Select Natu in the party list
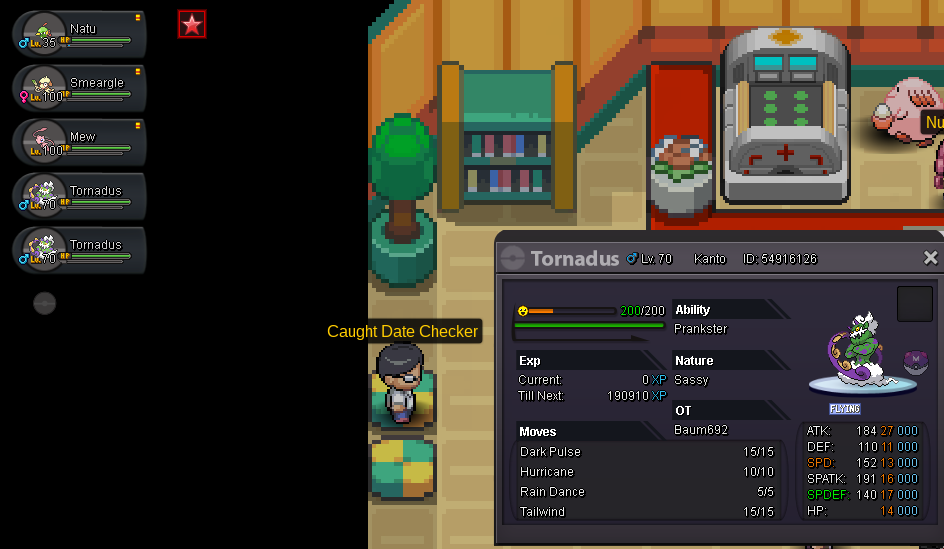Viewport: 944px width, 549px height. click(80, 34)
